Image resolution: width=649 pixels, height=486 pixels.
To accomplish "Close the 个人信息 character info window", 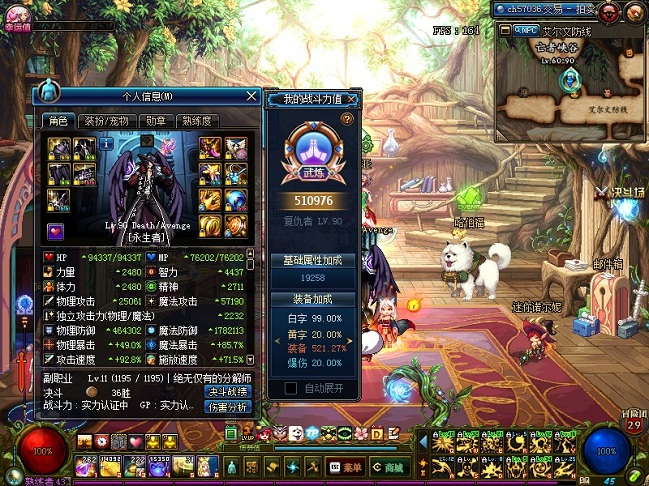I will pos(252,96).
